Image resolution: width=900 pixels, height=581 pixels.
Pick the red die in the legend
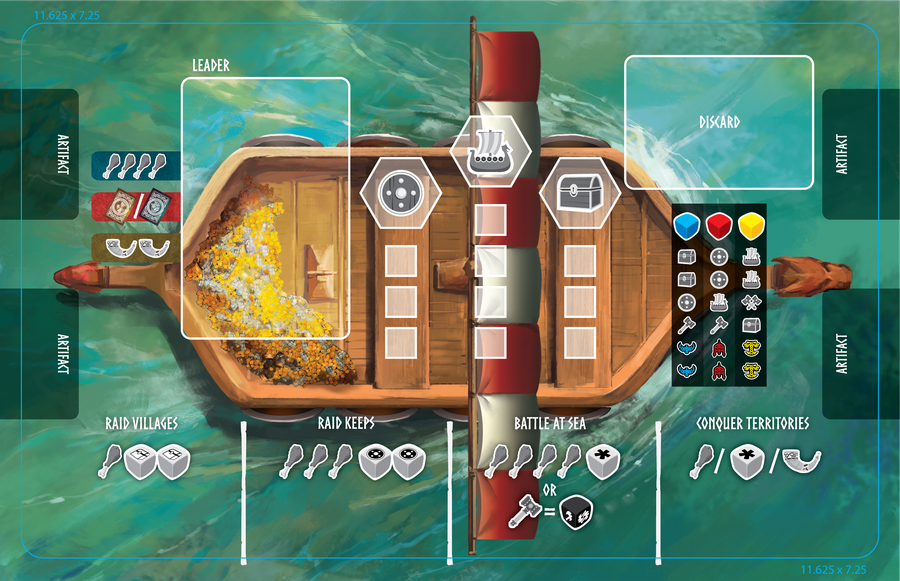click(719, 226)
